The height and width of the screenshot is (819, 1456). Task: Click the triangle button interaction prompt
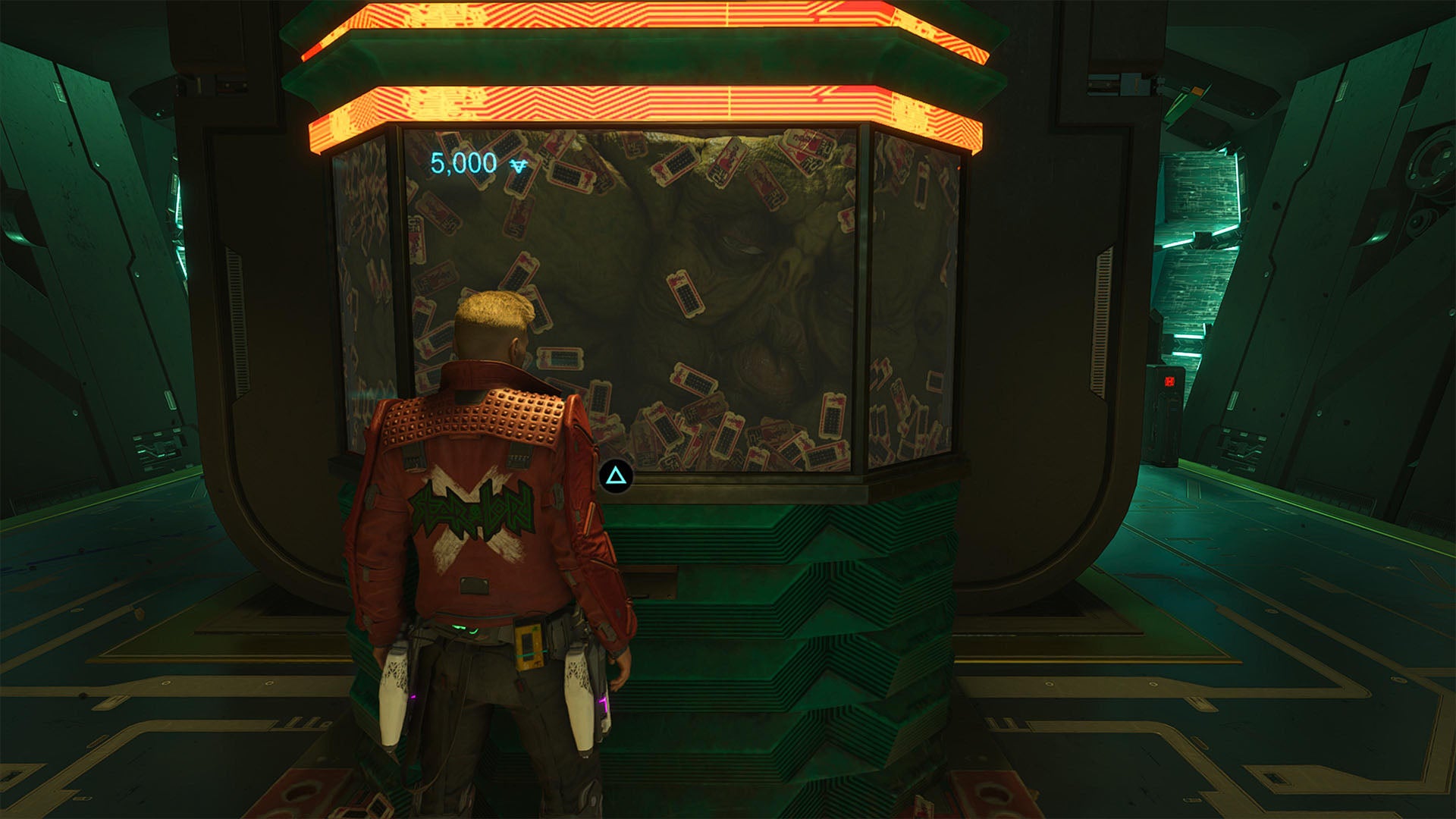click(616, 475)
